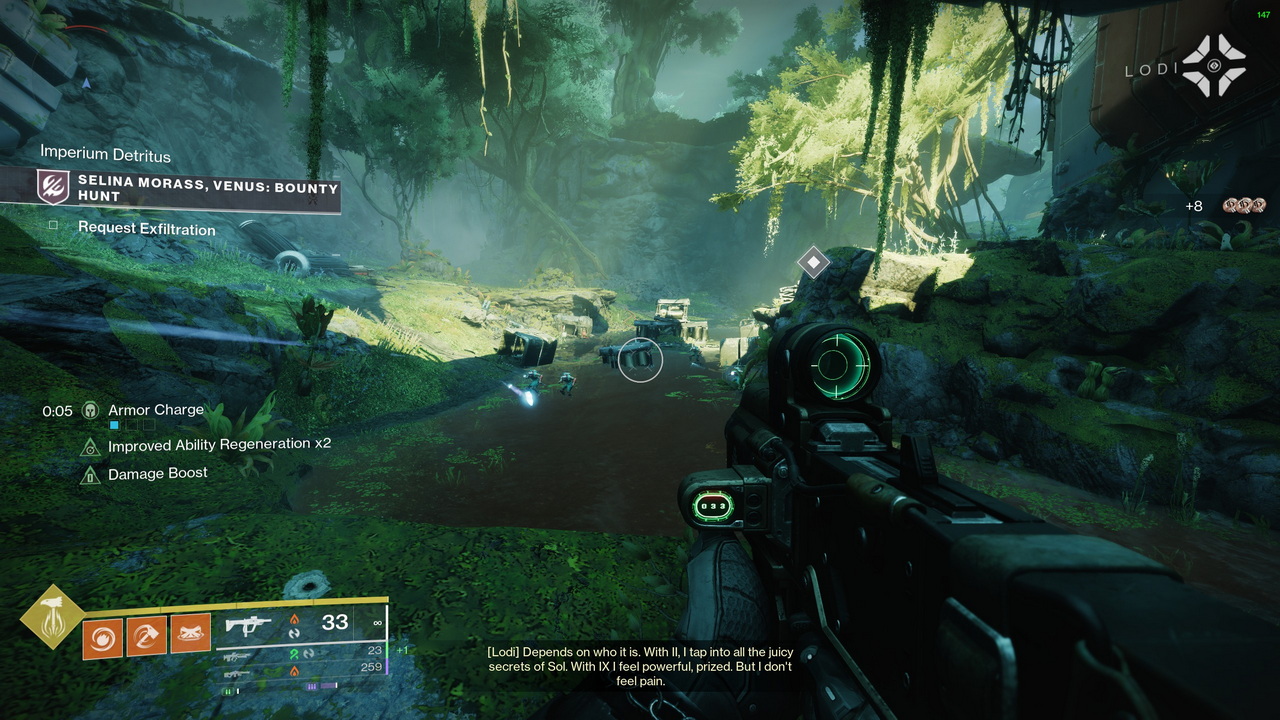Click the Damage Boost buff icon
This screenshot has width=1280, height=720.
point(90,474)
